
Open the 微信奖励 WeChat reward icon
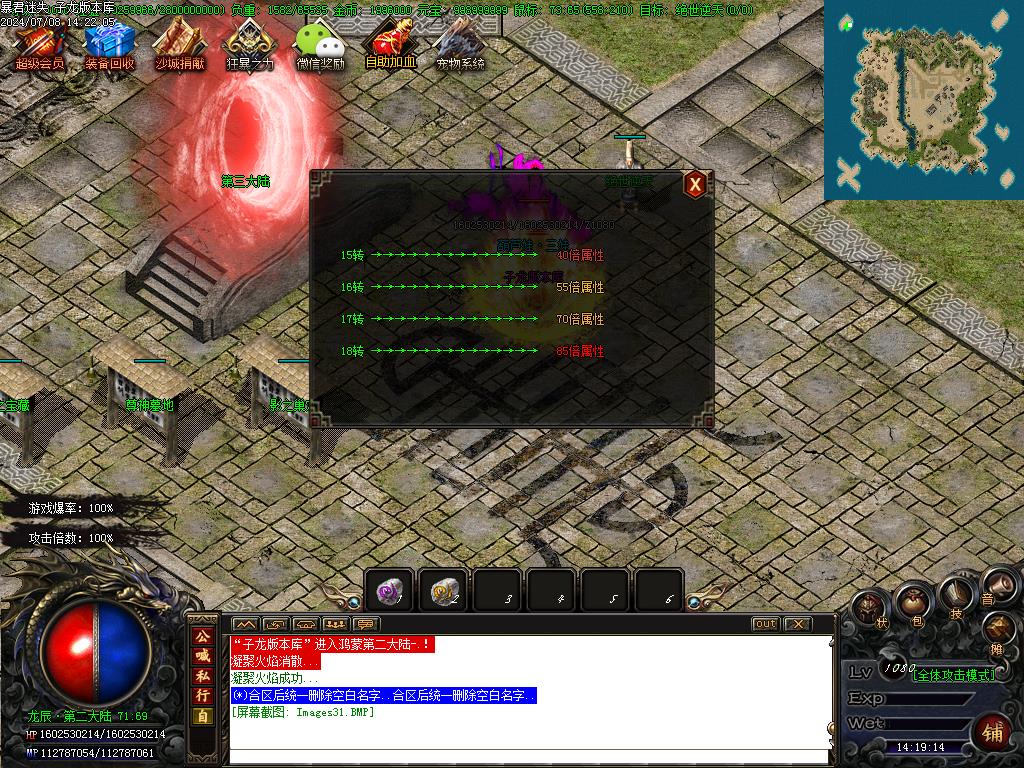click(320, 44)
